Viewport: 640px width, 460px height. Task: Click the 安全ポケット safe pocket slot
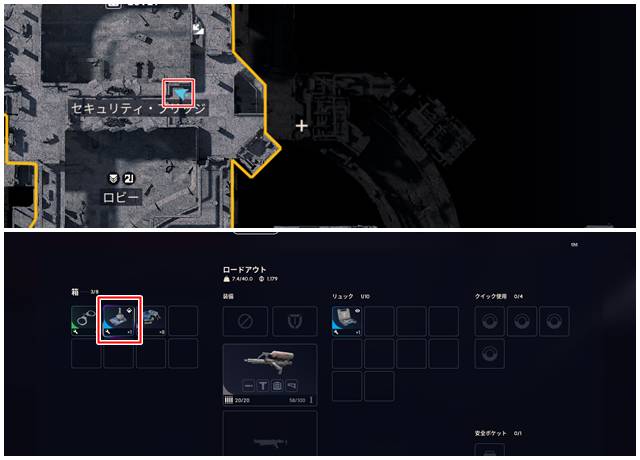(x=489, y=452)
